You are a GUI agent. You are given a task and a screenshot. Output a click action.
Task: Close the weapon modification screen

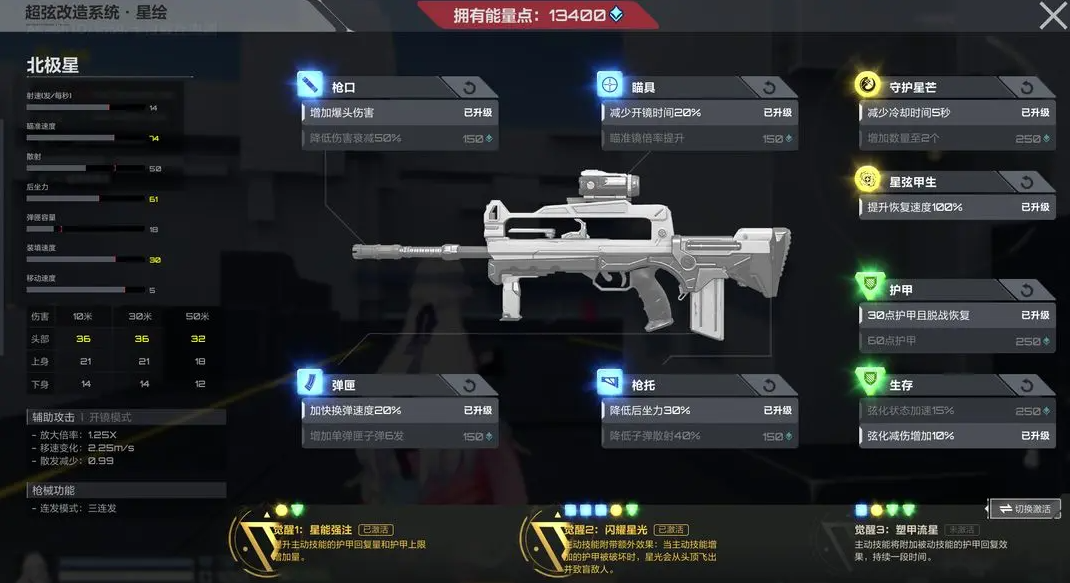[1053, 15]
